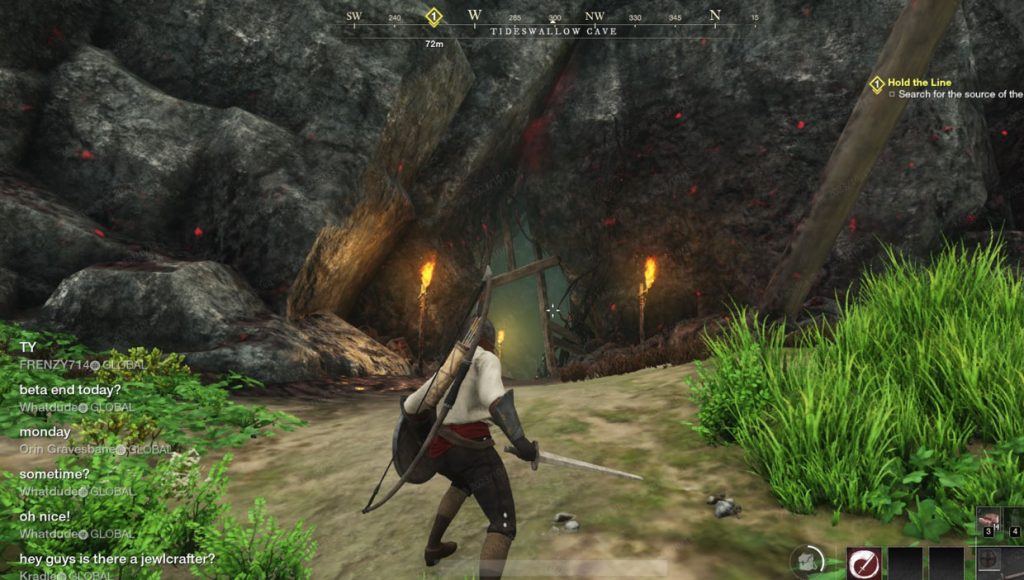This screenshot has width=1024, height=580.
Task: Select Orin Gravesbane's name in chat
Action: click(x=65, y=449)
